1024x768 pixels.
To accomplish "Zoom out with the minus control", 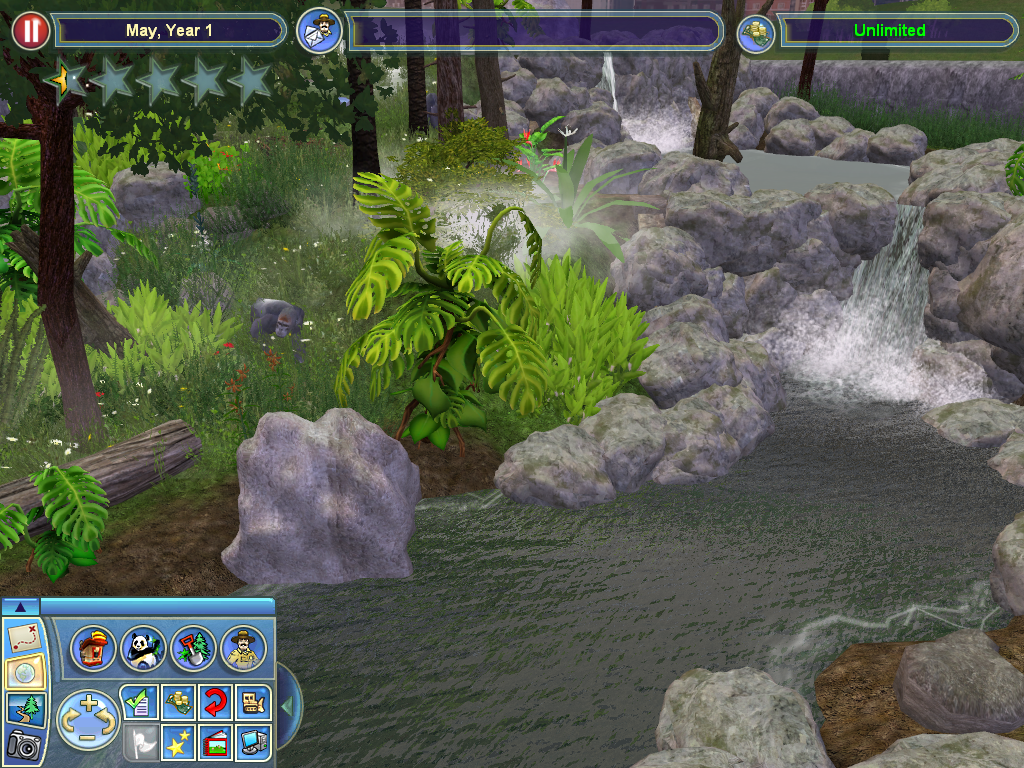I will coord(88,738).
